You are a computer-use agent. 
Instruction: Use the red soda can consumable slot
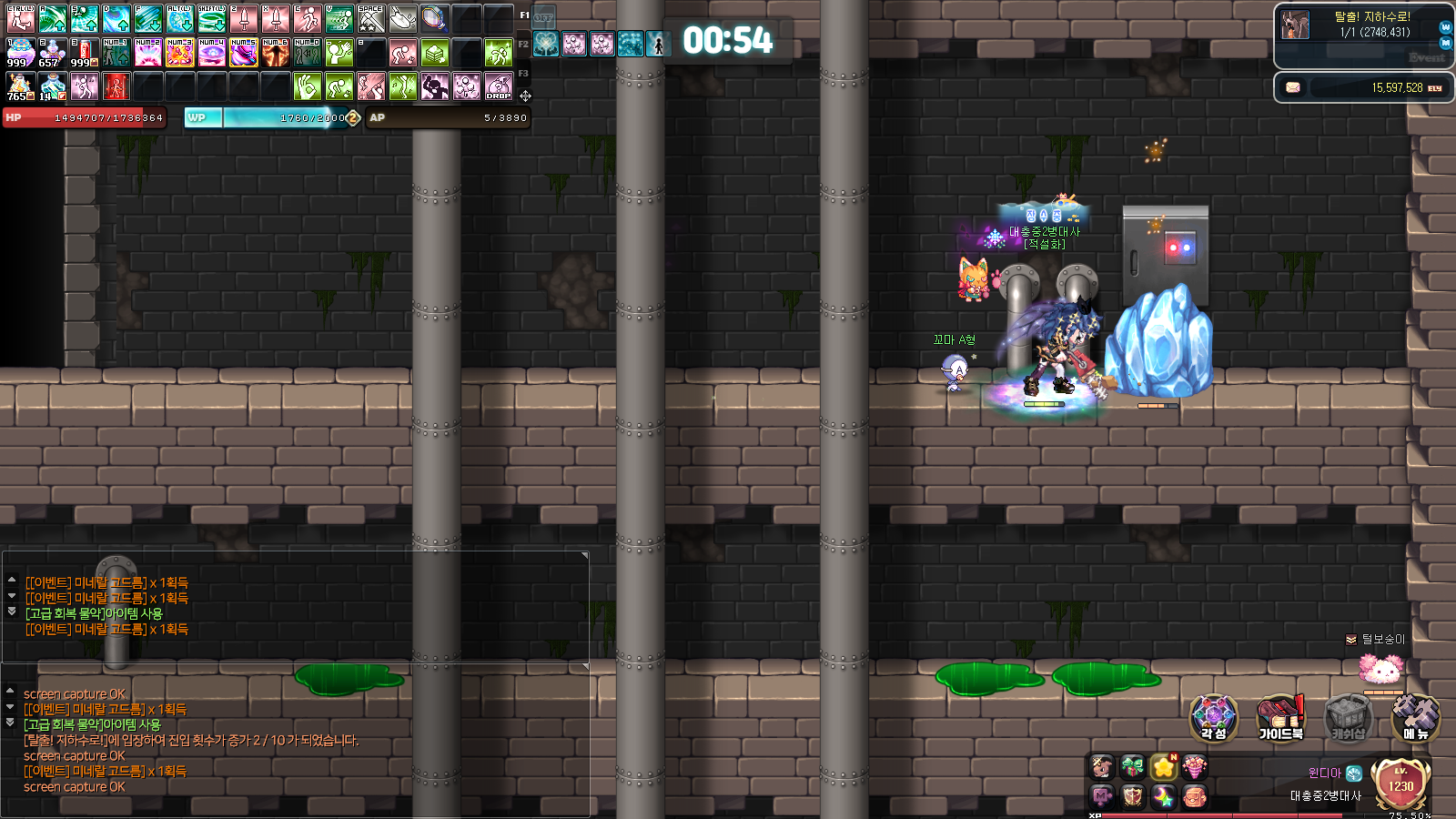pyautogui.click(x=84, y=53)
